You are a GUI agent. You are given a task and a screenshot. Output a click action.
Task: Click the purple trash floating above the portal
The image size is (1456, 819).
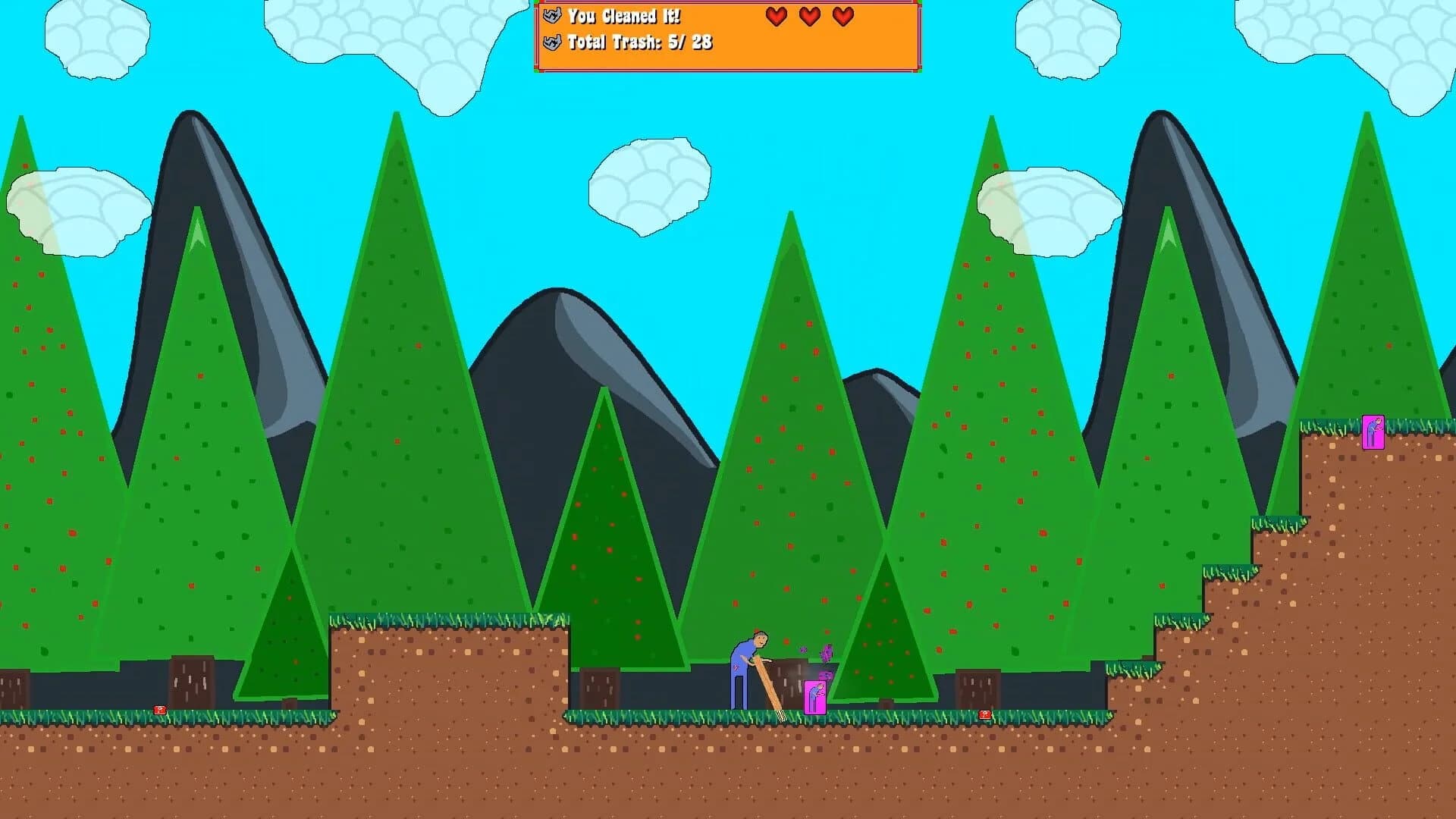coord(827,652)
